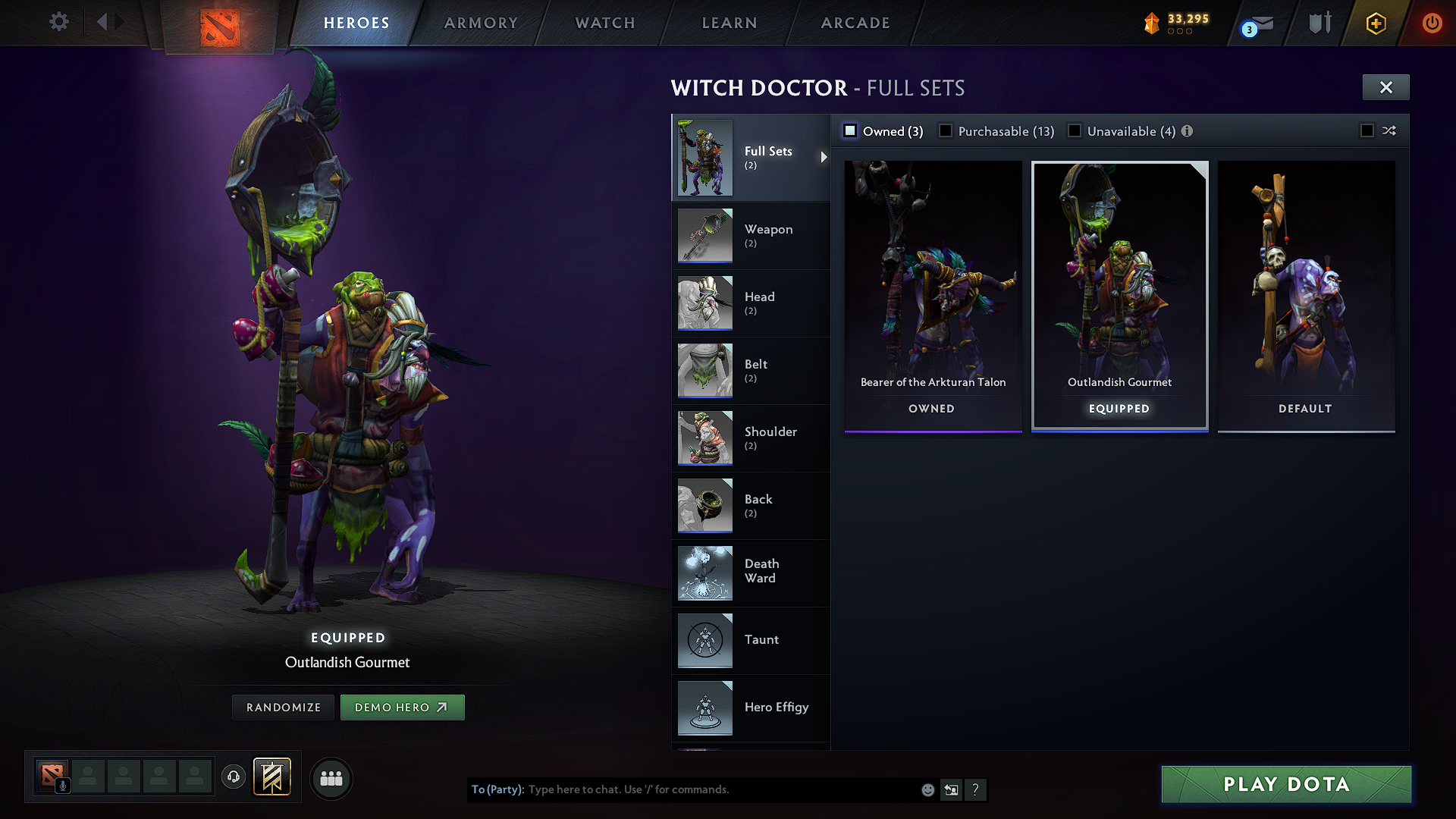1456x819 pixels.
Task: Click the RANDOMIZE button
Action: 283,707
